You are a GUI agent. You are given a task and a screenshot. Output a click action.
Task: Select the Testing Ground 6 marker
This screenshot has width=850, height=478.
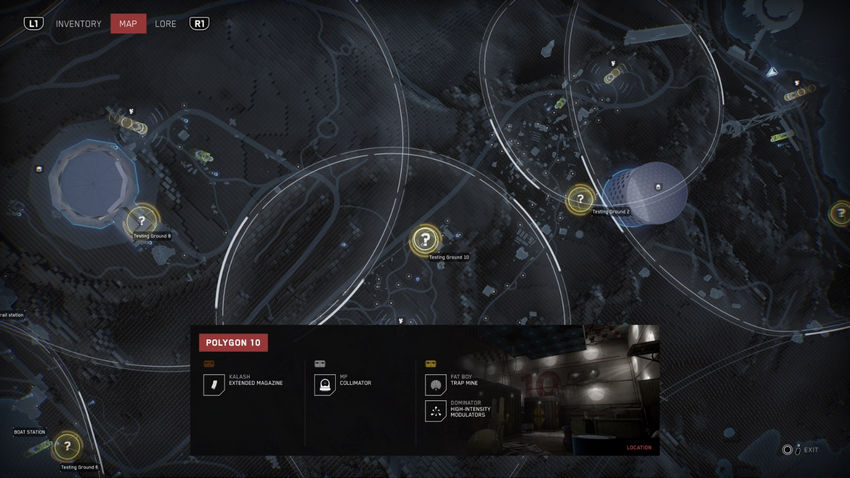(67, 446)
